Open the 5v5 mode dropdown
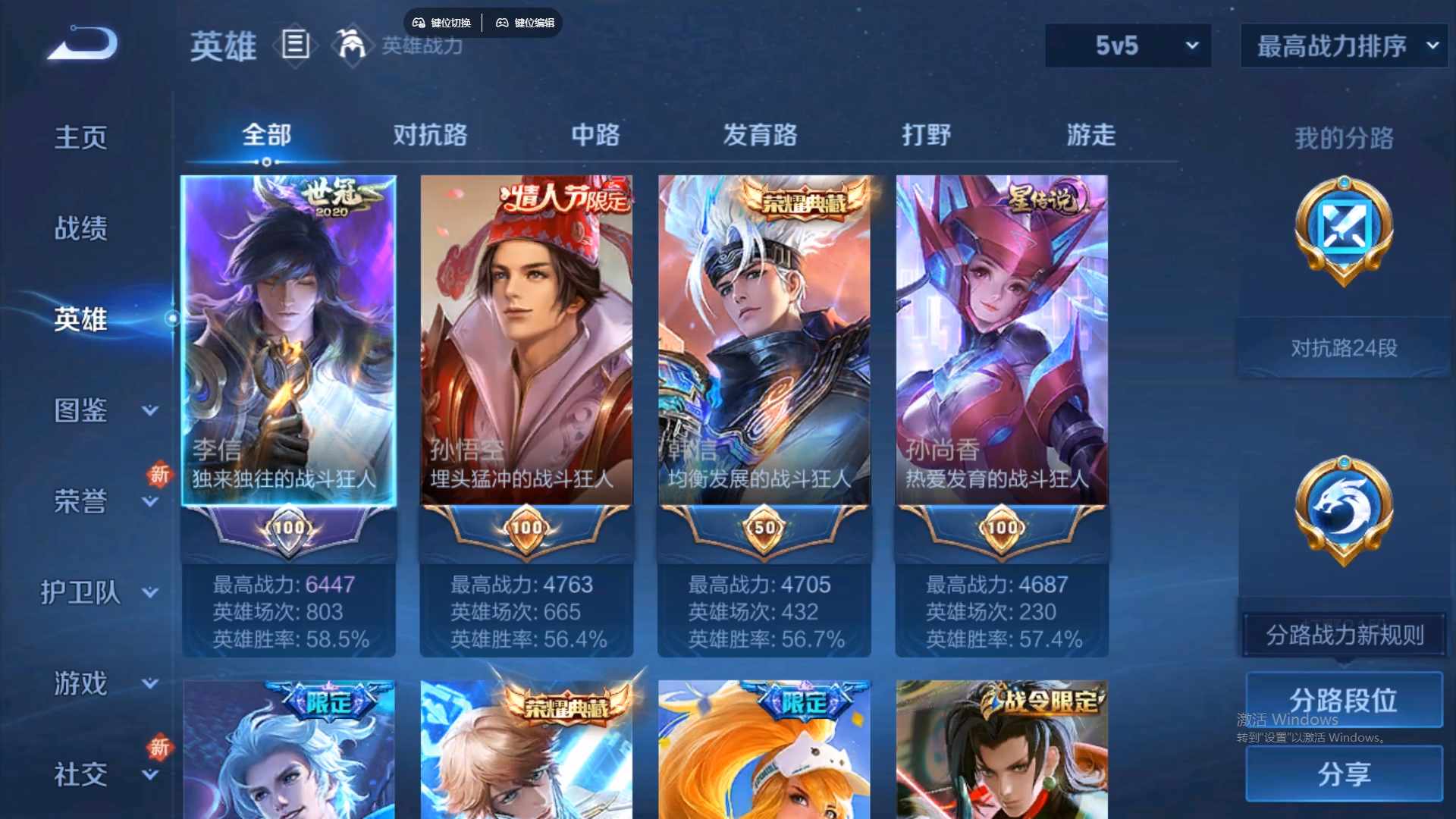The image size is (1456, 819). point(1127,45)
